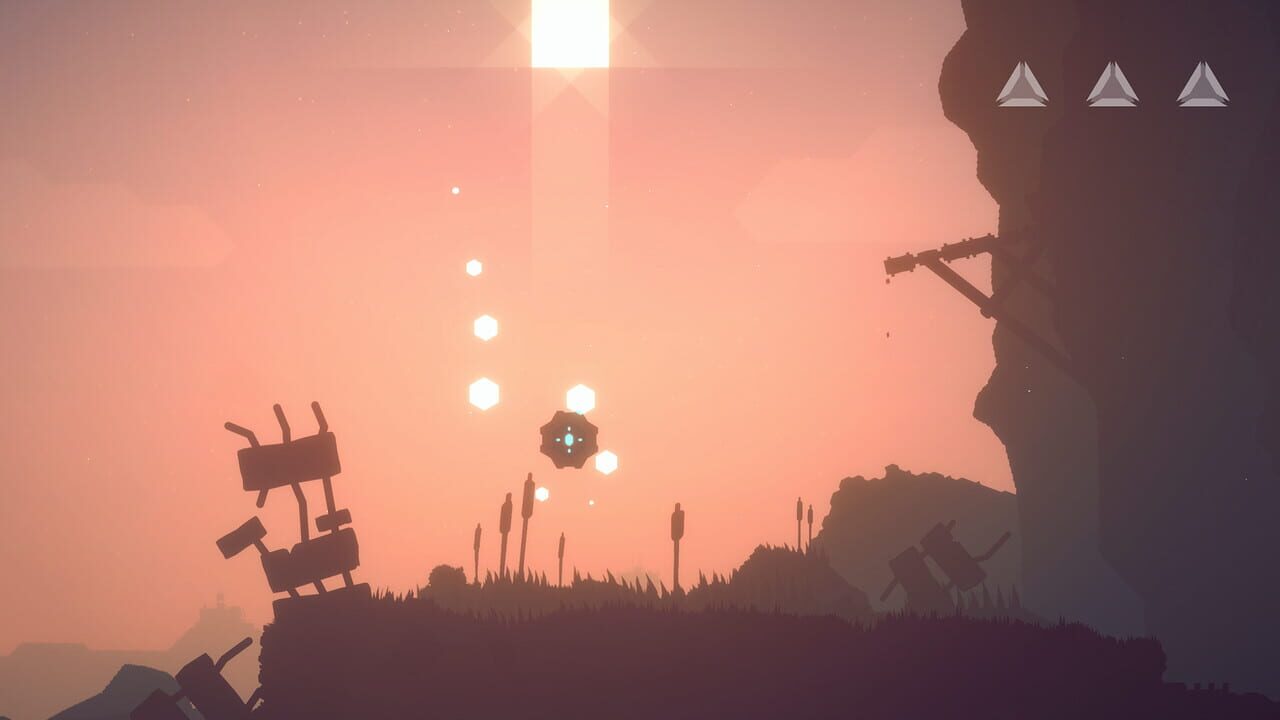Select the rightmost triangle icon

click(x=1200, y=86)
